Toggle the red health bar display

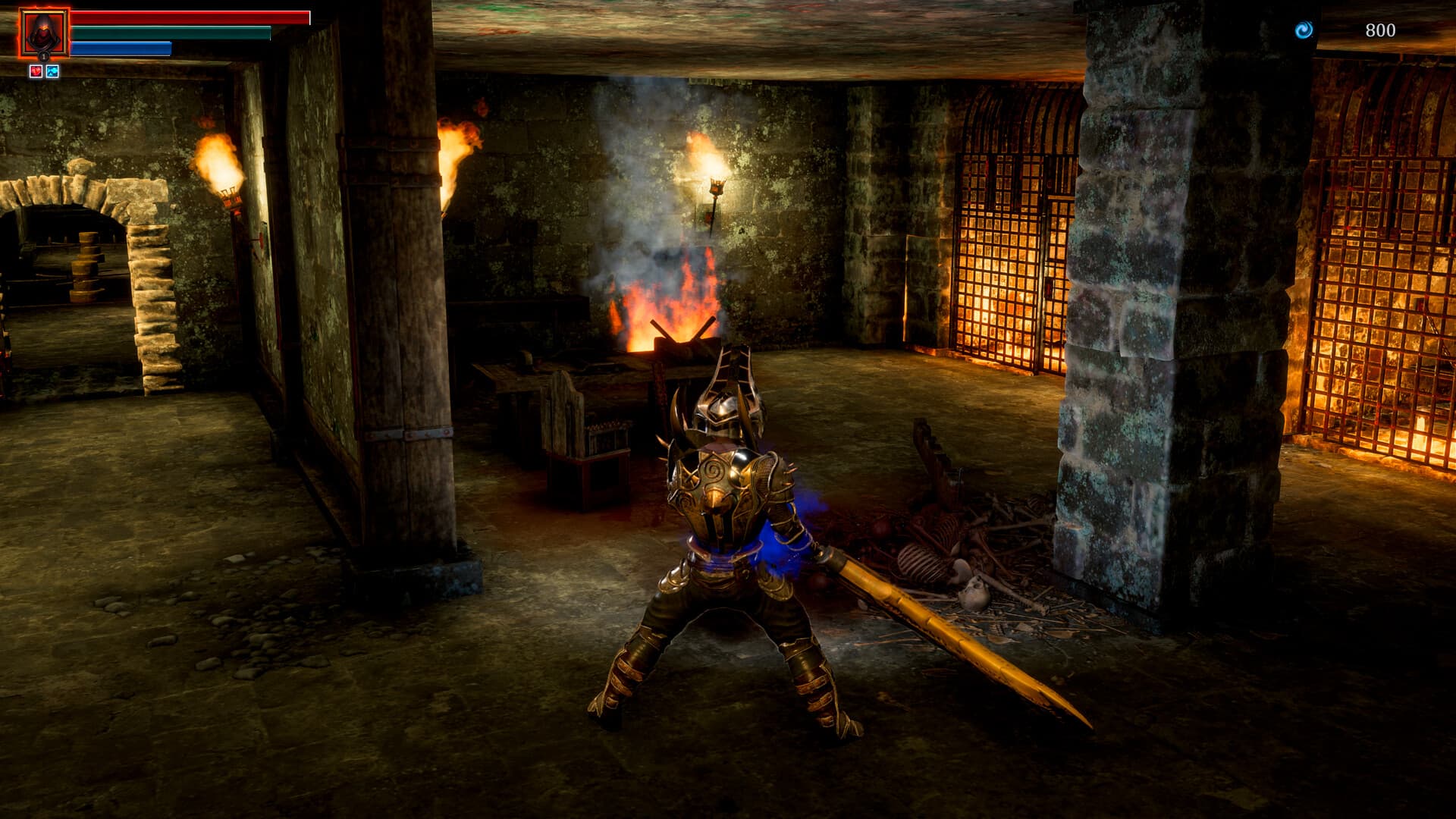coord(190,17)
